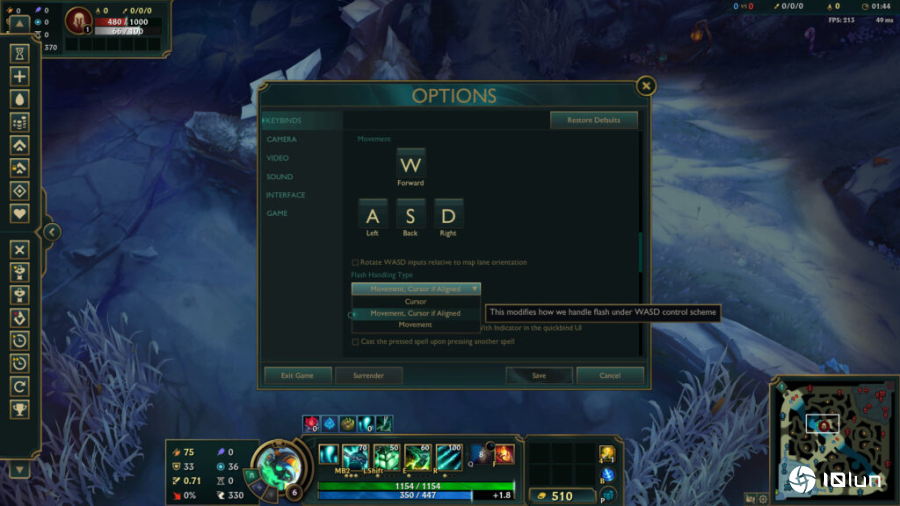Toggle cast pressed spell upon pressing another spell
This screenshot has height=506, width=900.
pos(355,342)
